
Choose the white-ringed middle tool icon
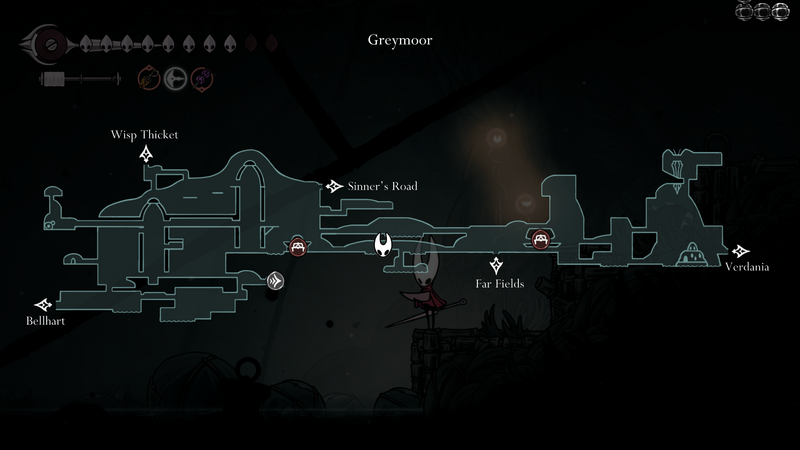(175, 77)
